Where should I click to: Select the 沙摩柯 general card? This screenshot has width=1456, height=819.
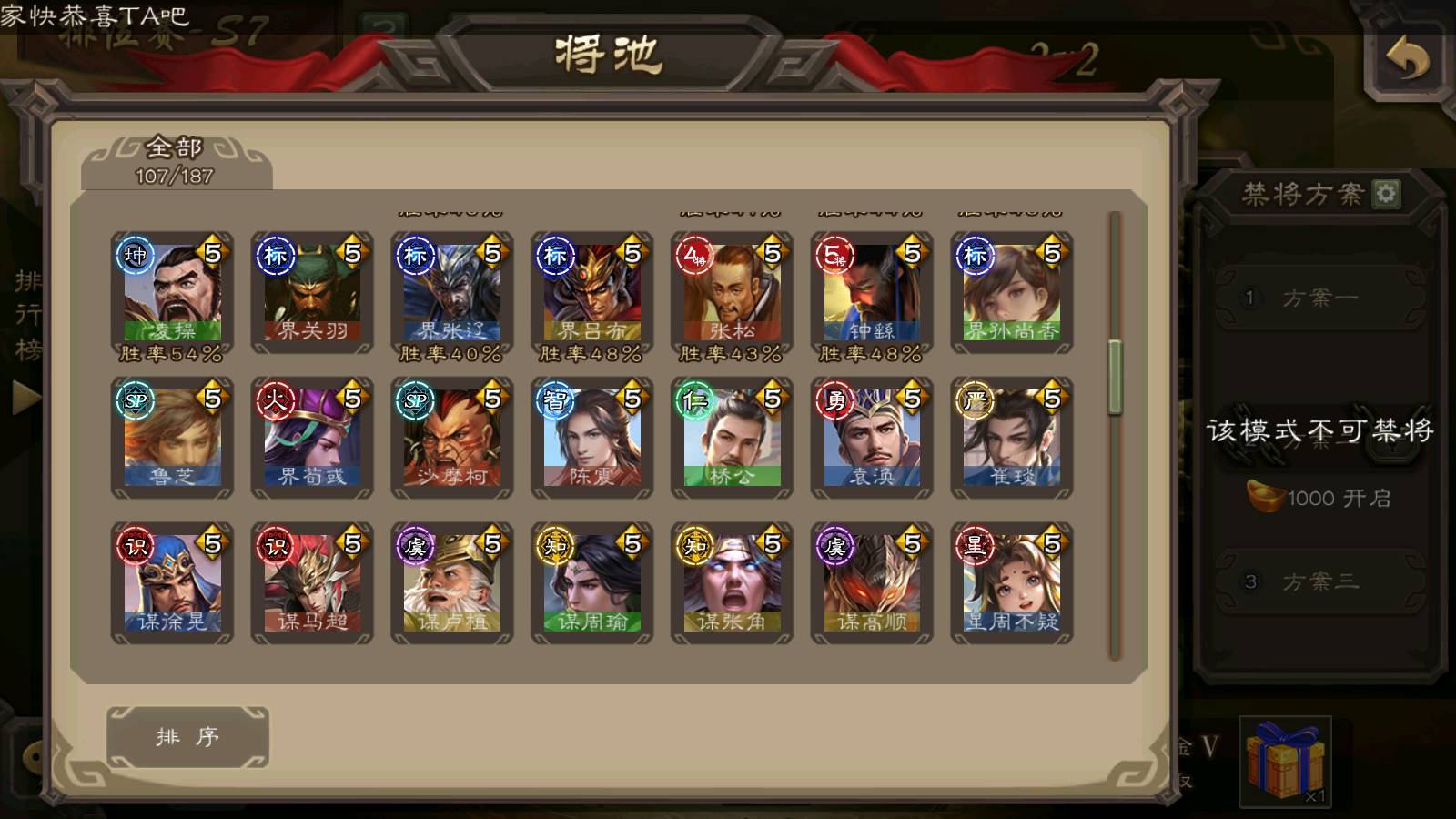[x=452, y=439]
